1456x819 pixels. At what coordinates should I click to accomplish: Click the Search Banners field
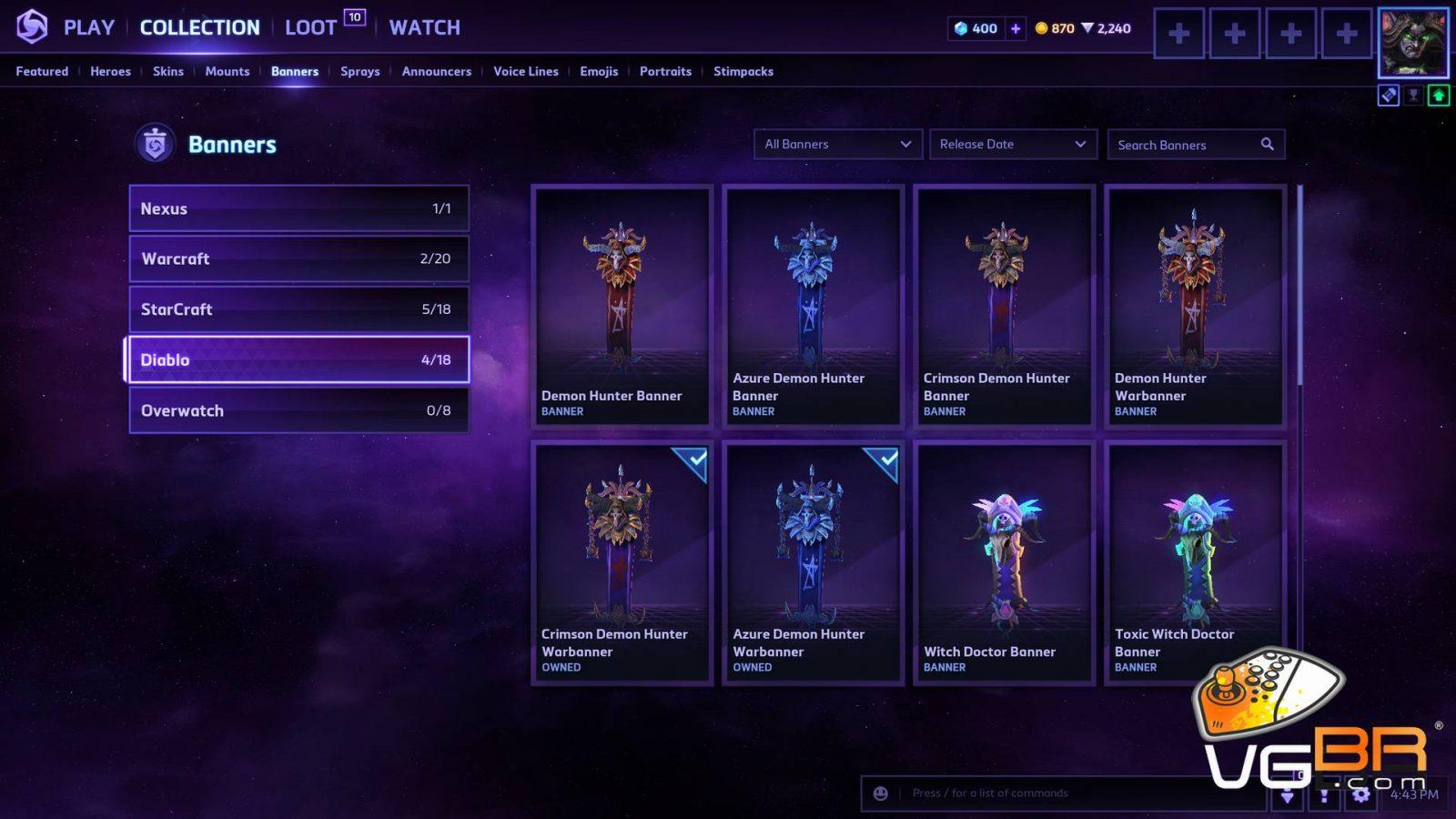(x=1183, y=145)
